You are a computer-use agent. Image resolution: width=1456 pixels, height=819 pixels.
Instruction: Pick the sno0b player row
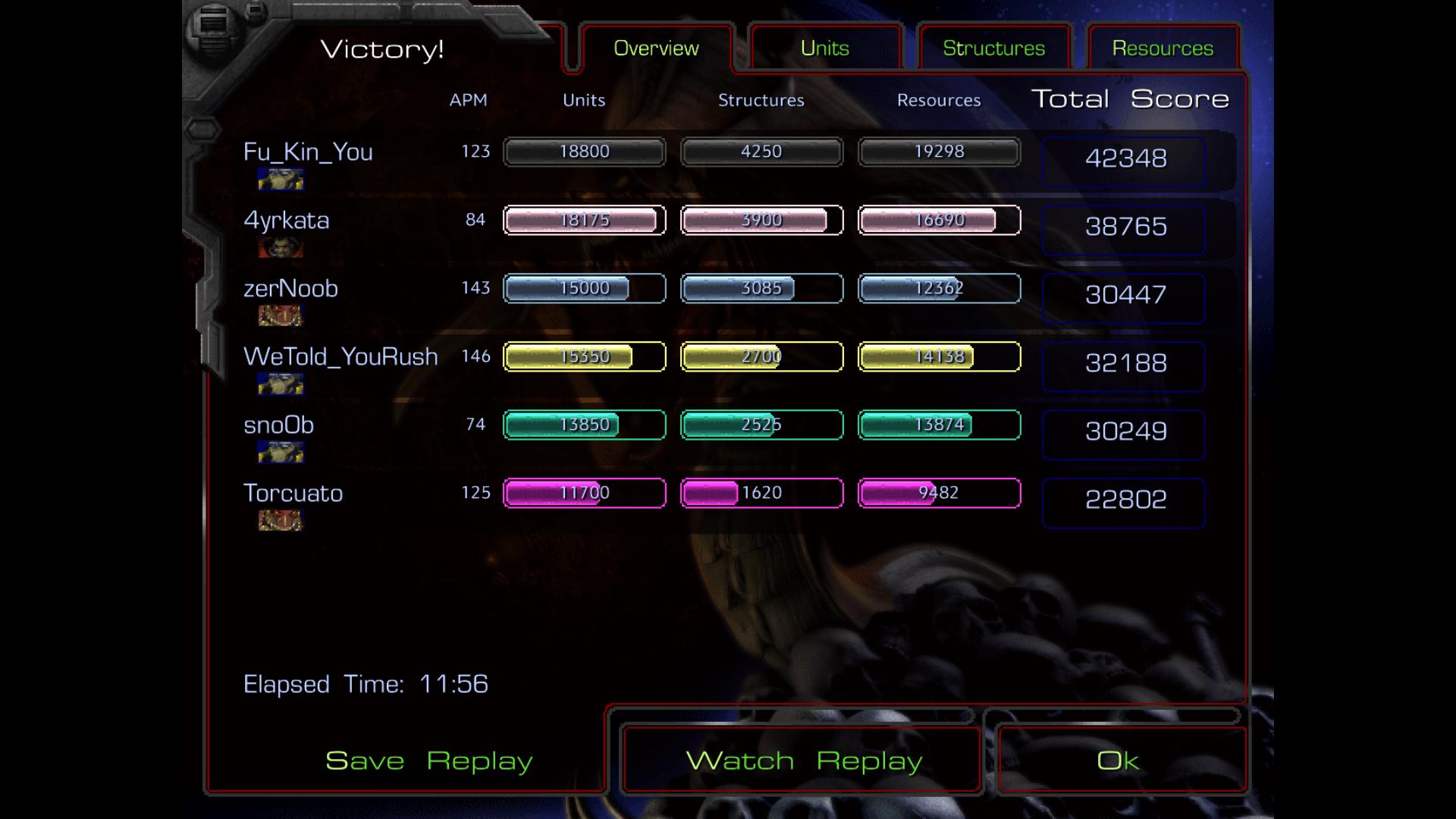point(278,425)
